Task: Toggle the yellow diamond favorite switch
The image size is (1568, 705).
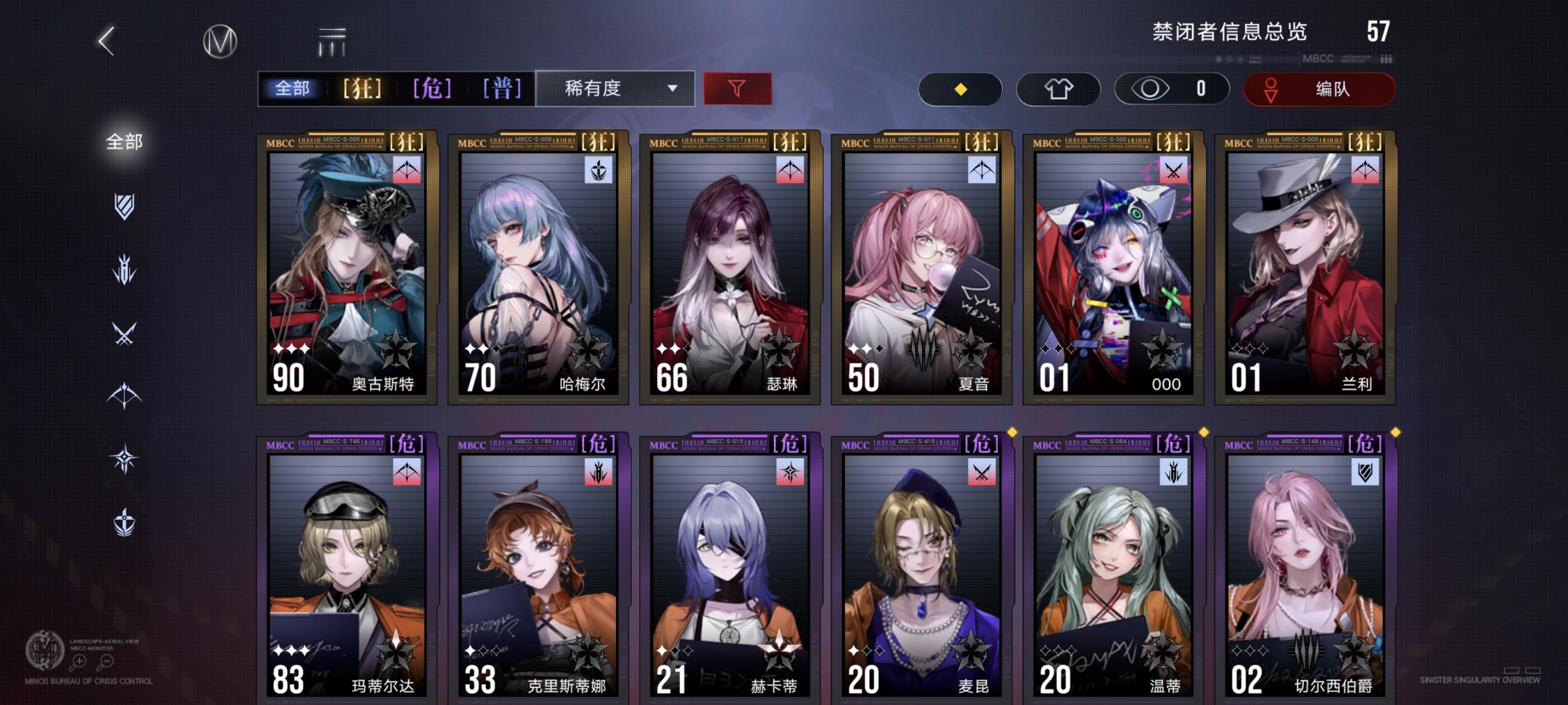Action: [x=960, y=88]
